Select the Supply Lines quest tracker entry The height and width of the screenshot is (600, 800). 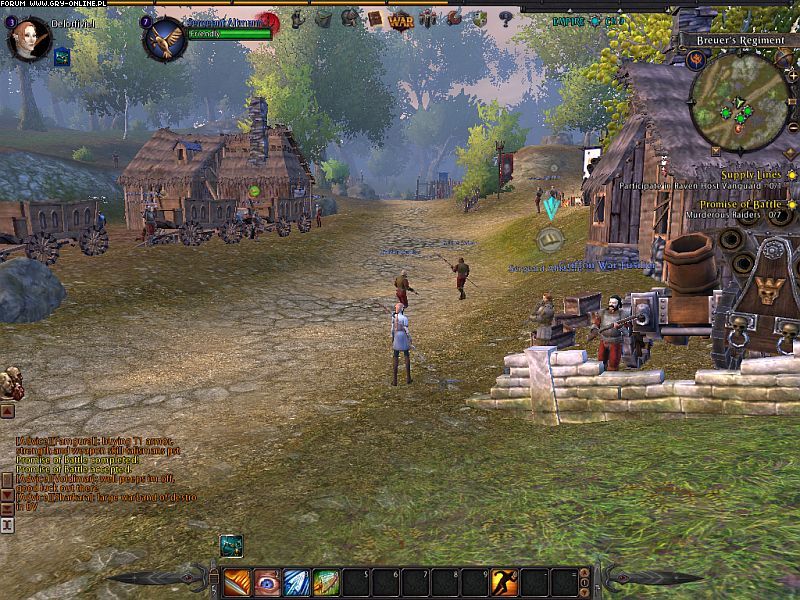[749, 175]
